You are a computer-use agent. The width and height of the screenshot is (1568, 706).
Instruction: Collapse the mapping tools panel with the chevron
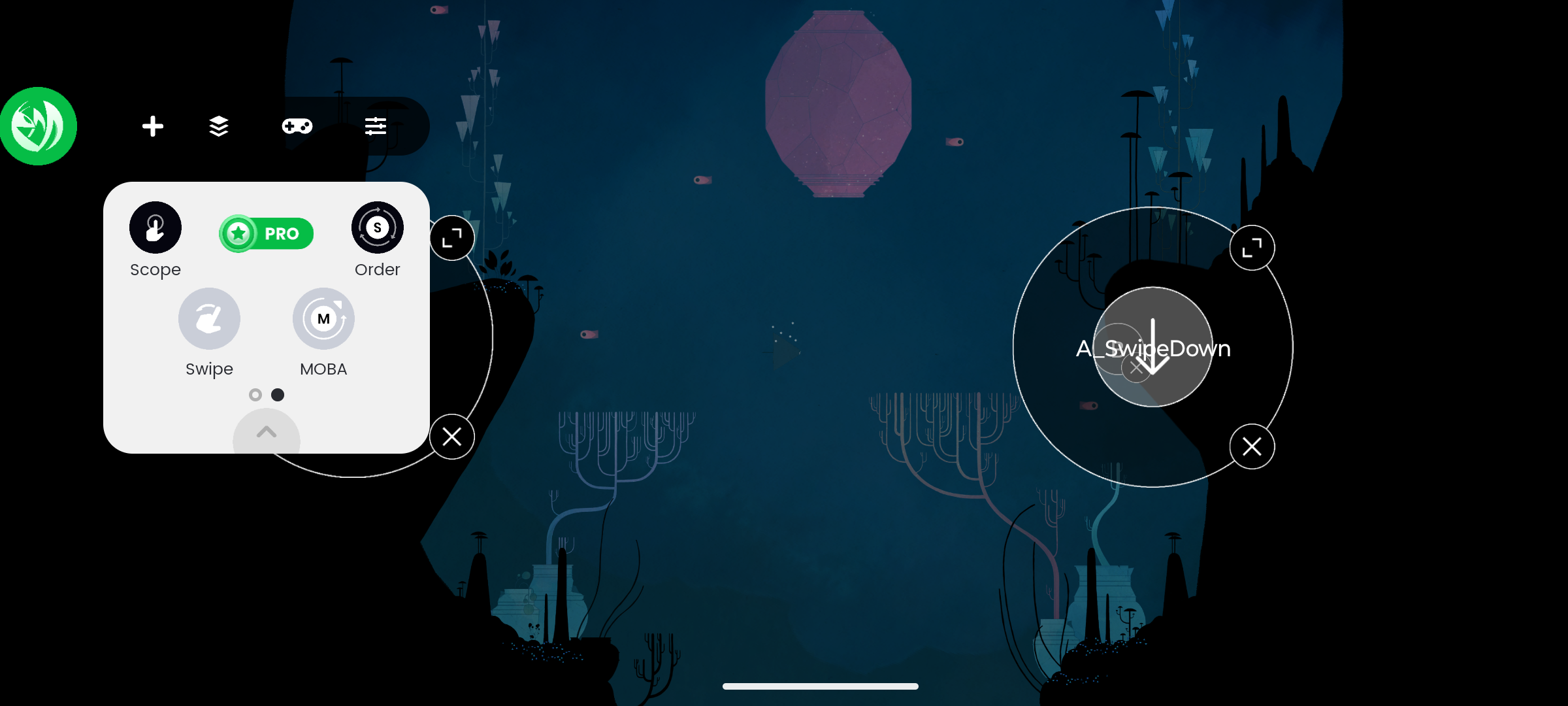266,433
